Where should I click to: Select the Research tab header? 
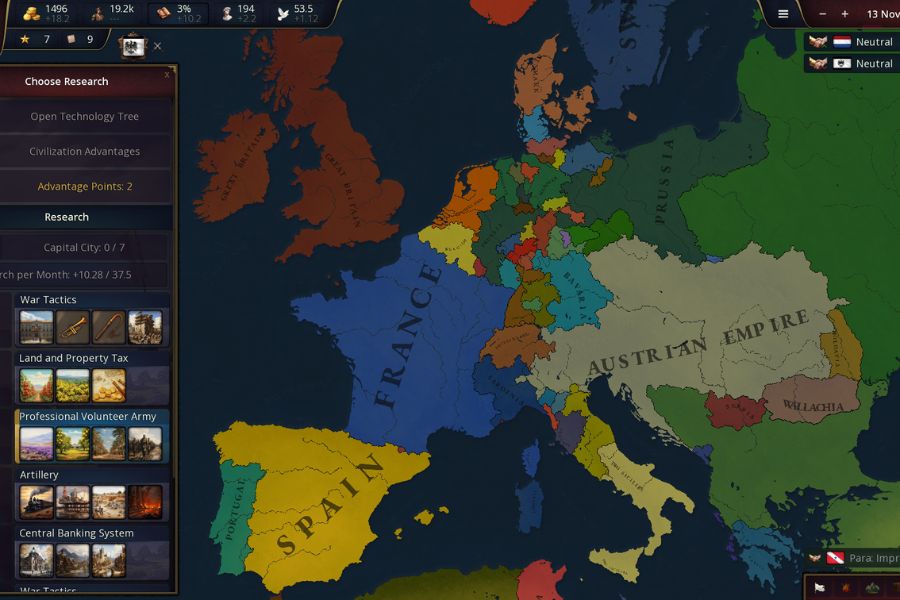[x=66, y=217]
